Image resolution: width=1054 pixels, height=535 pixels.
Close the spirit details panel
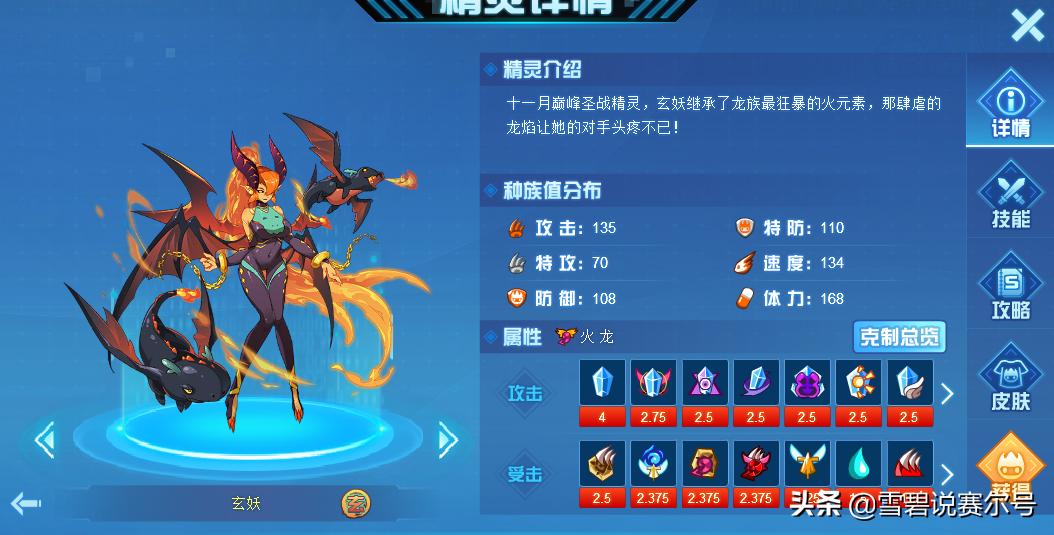coord(1027,25)
